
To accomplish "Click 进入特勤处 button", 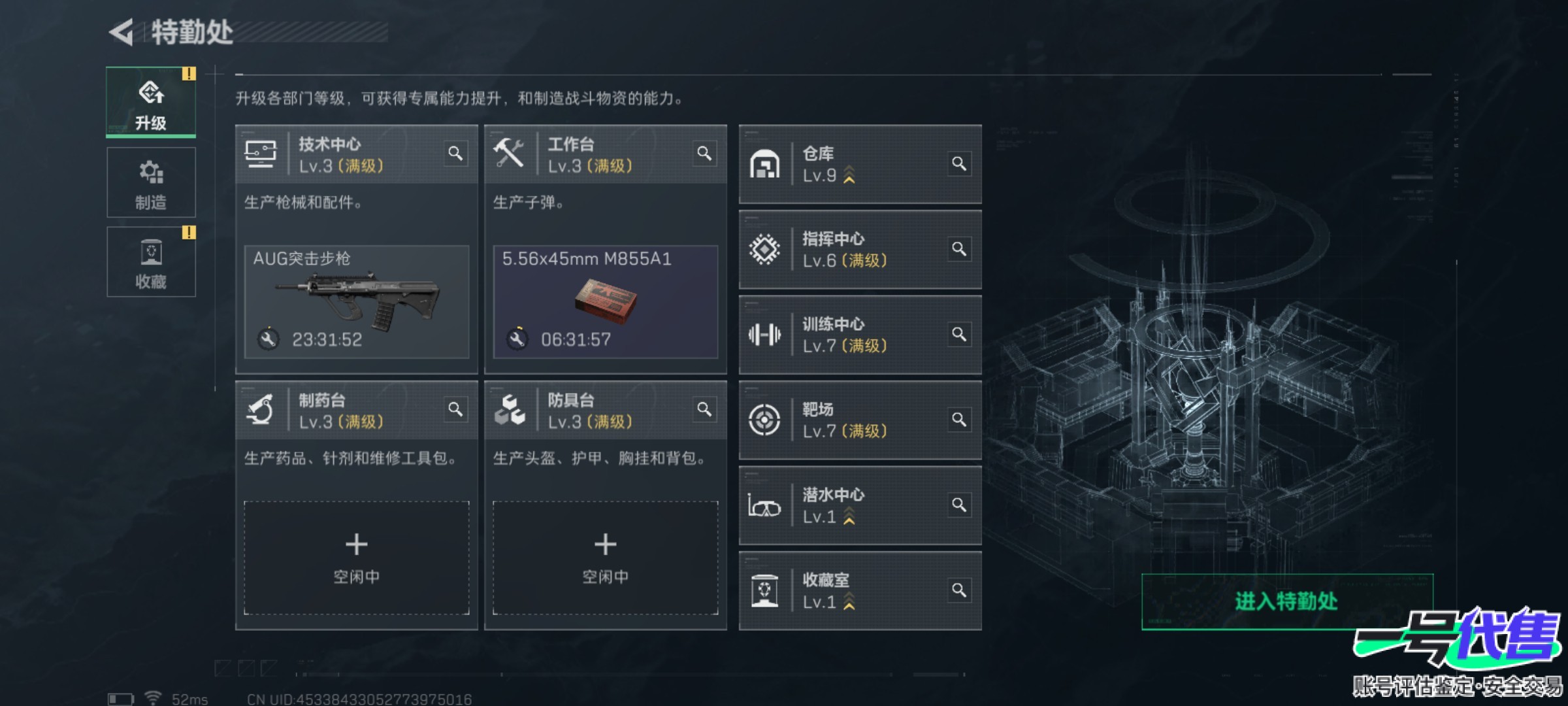I will pyautogui.click(x=1286, y=601).
